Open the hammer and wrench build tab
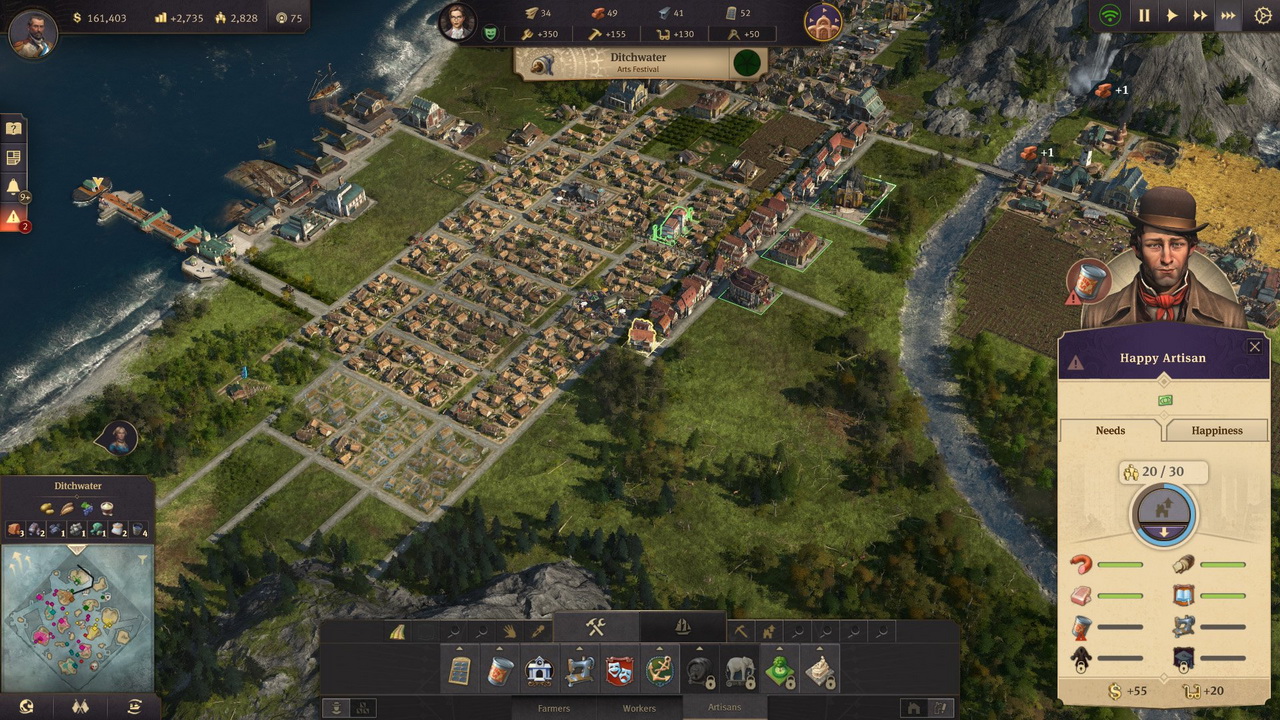Image resolution: width=1280 pixels, height=720 pixels. pos(596,627)
